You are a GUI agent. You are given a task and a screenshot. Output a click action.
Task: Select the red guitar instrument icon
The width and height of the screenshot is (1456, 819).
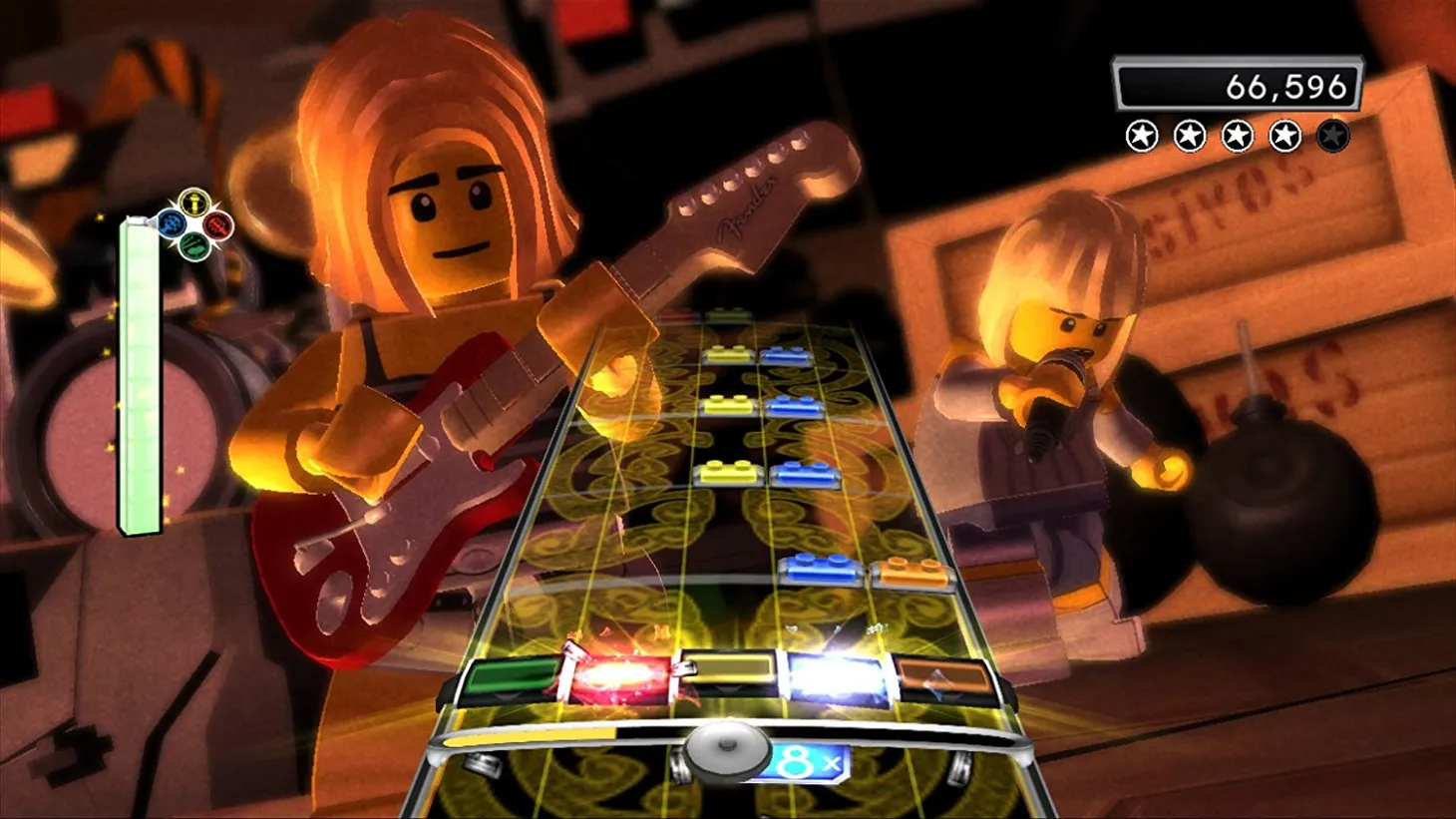(217, 225)
